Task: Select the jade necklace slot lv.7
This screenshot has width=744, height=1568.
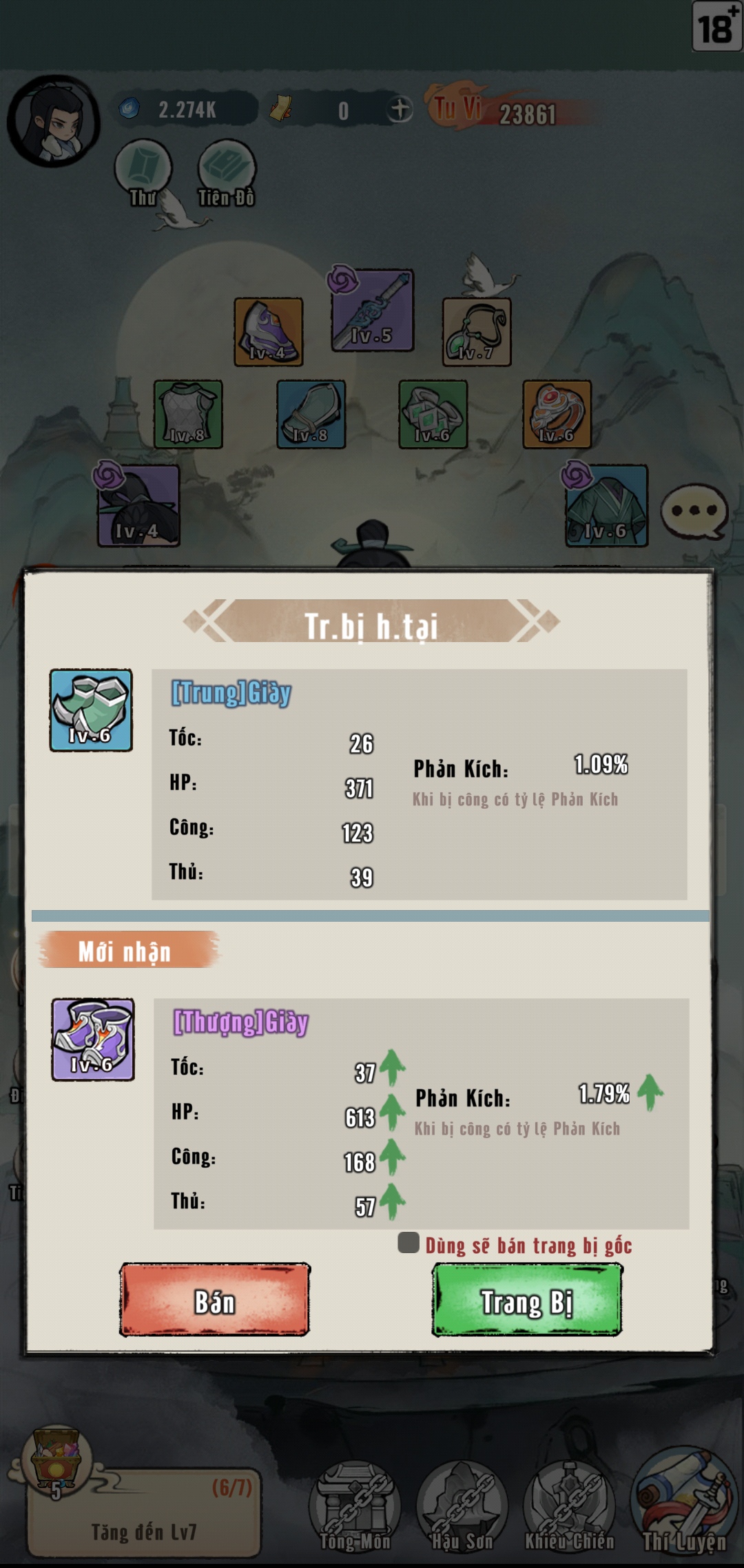Action: click(x=477, y=331)
